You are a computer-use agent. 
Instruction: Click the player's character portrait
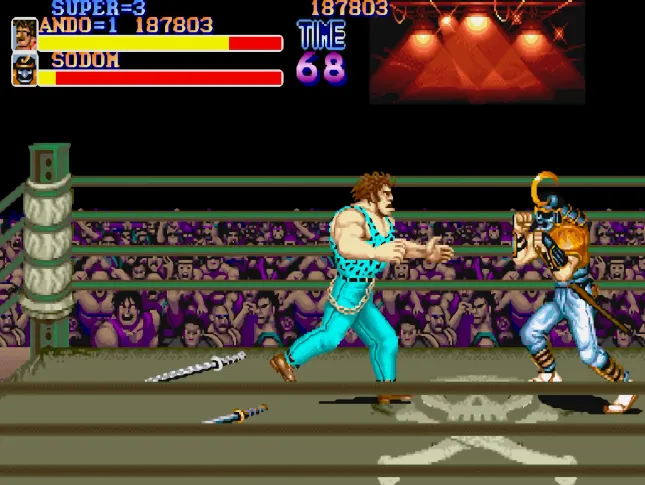pos(24,35)
